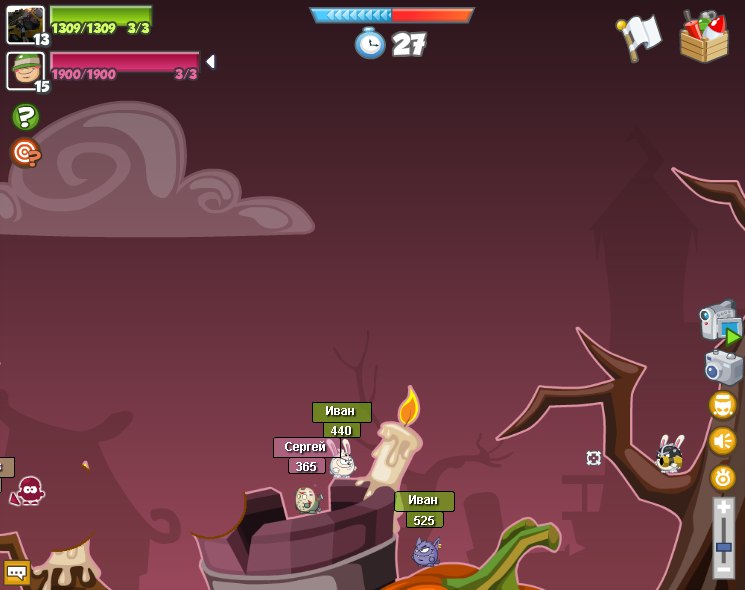This screenshot has width=745, height=590.
Task: Open the weapons crate
Action: (x=703, y=38)
